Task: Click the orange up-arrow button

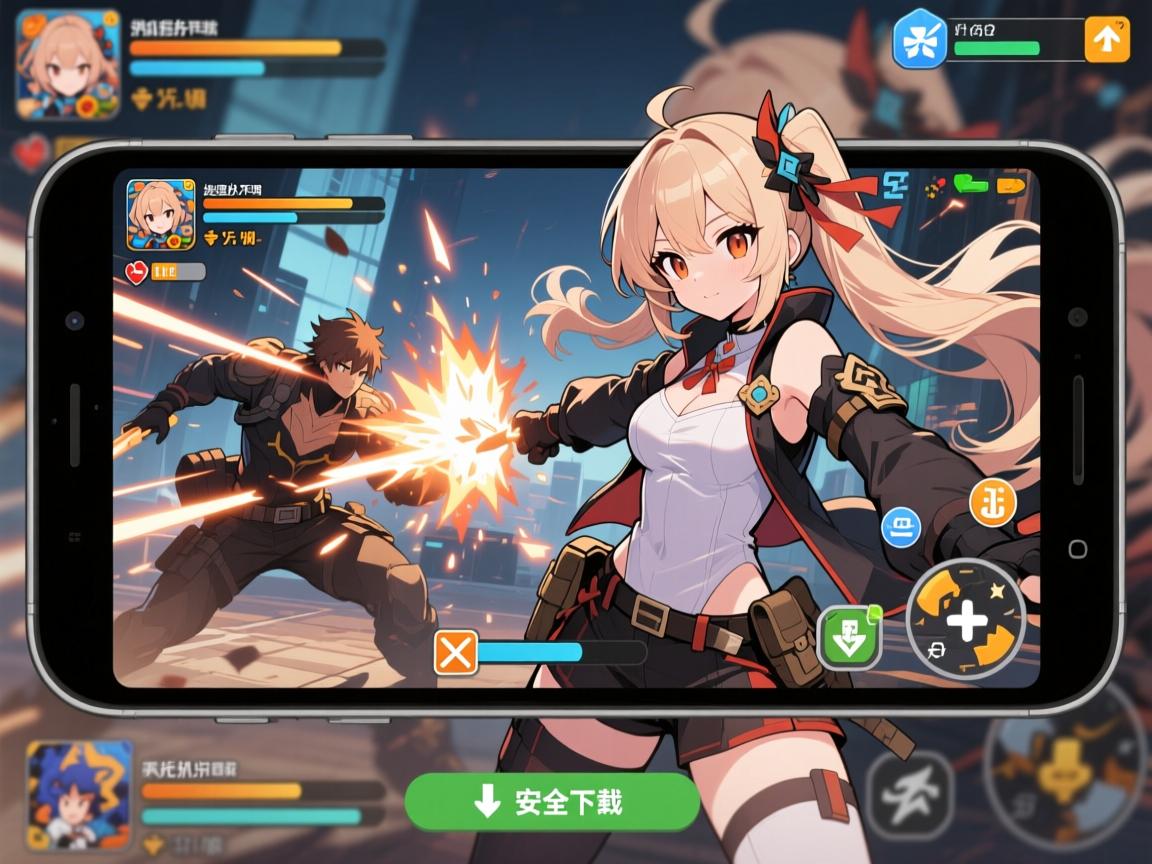Action: click(x=1107, y=40)
